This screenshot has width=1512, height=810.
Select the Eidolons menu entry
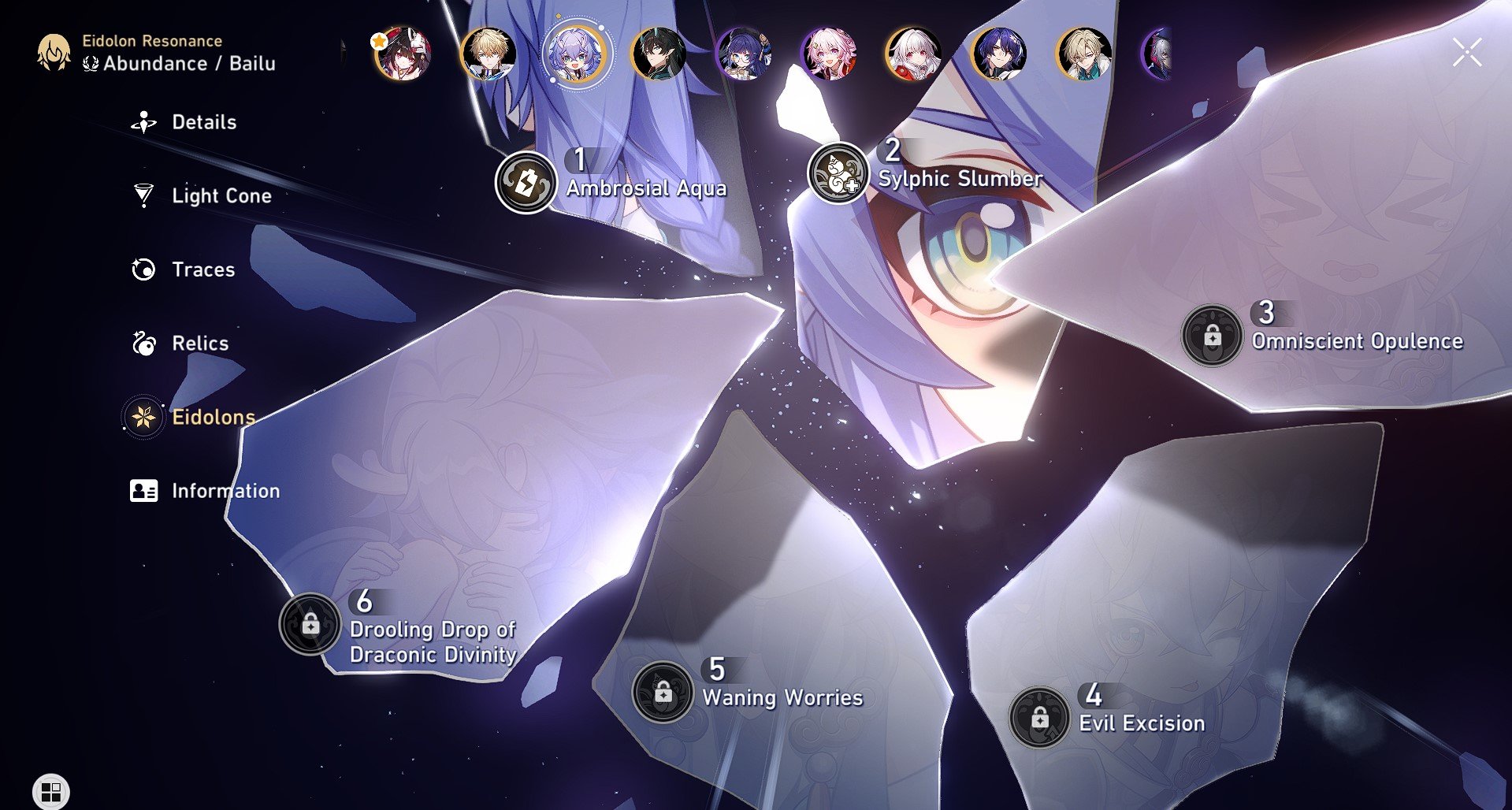(x=213, y=417)
